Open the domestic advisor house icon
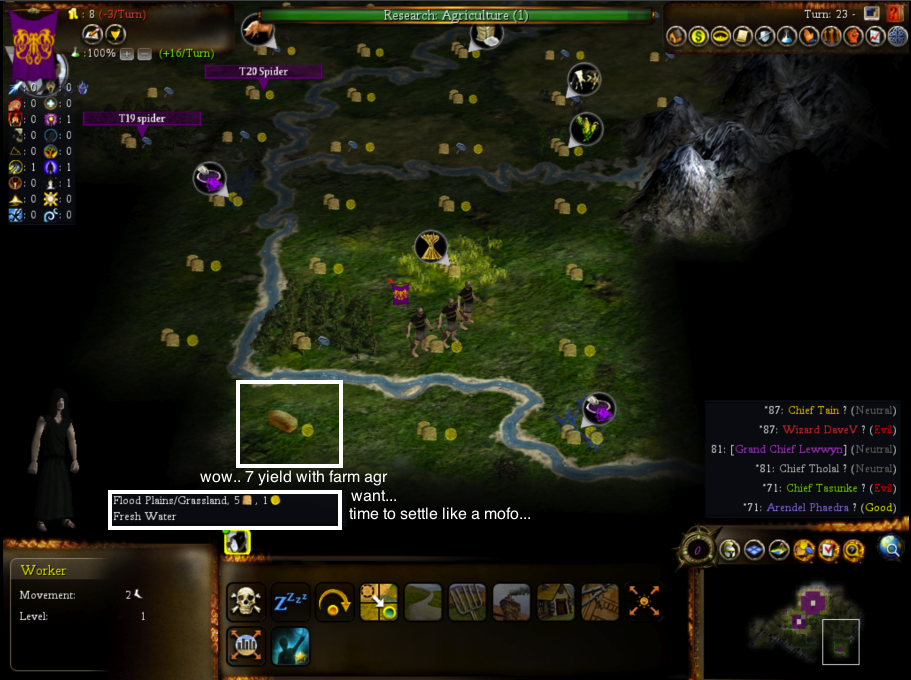Screen dimensions: 911x680 (x=676, y=37)
